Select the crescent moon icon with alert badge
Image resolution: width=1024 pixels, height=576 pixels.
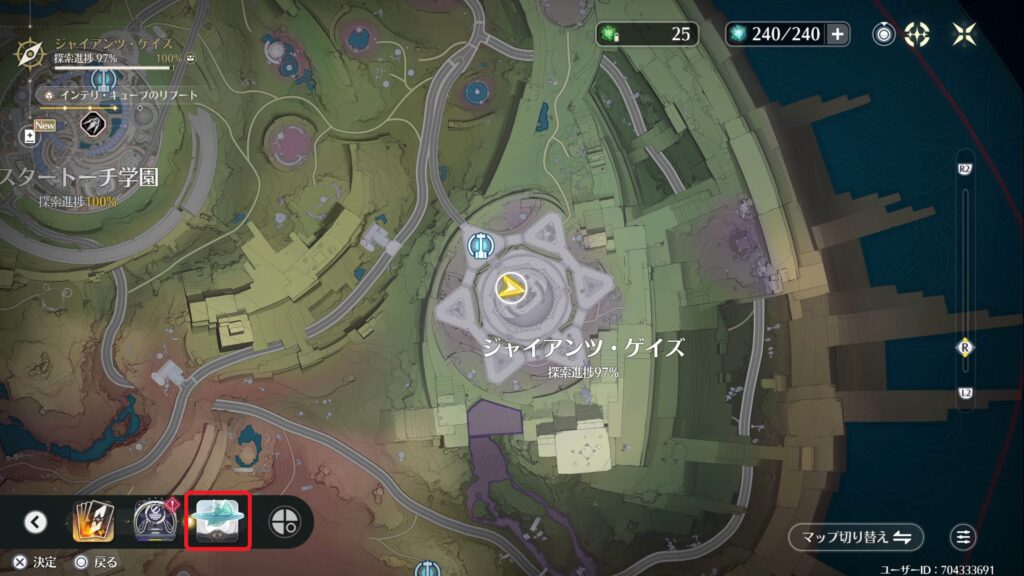click(156, 521)
